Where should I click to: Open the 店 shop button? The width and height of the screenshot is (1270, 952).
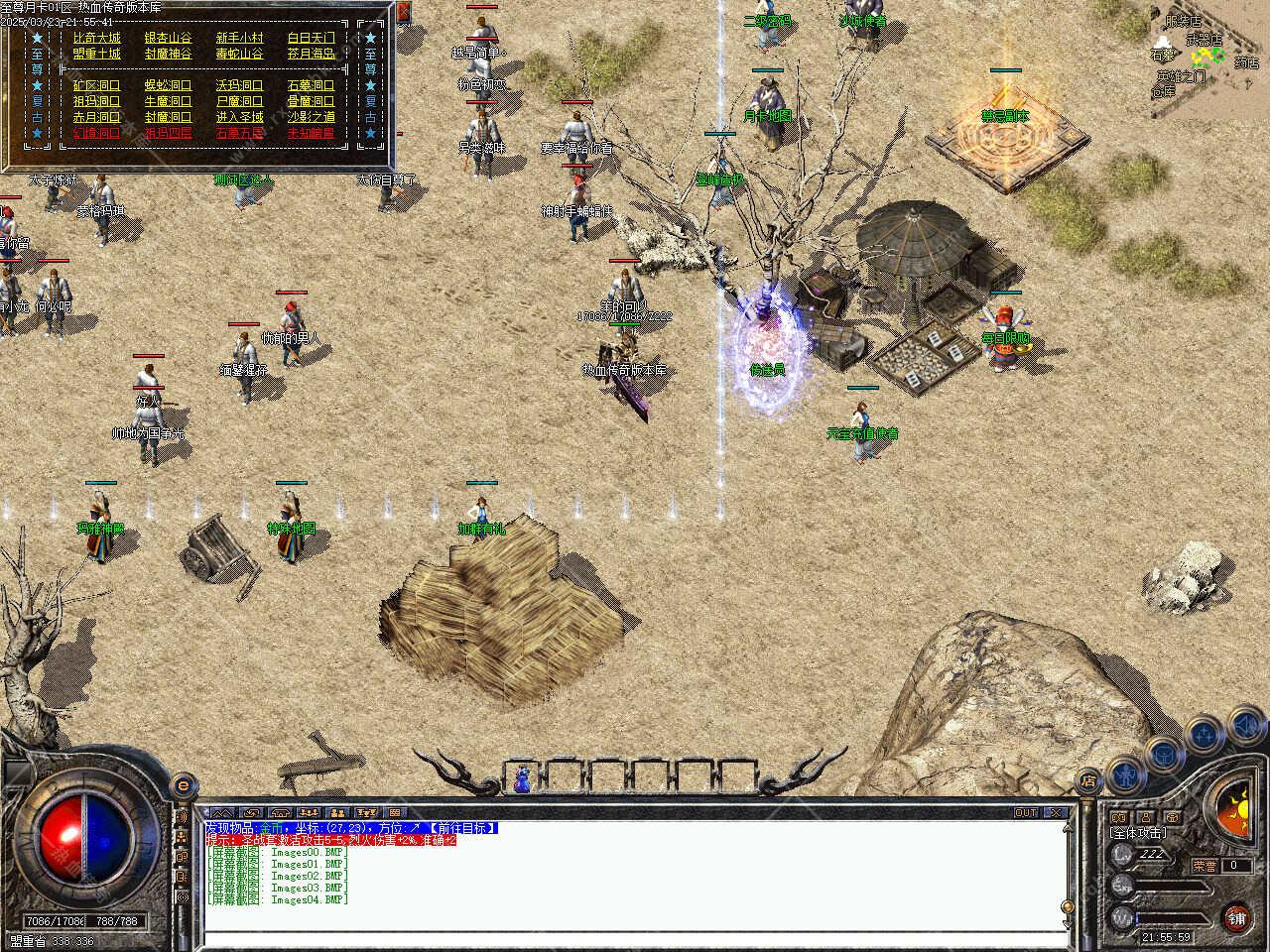point(1089,781)
